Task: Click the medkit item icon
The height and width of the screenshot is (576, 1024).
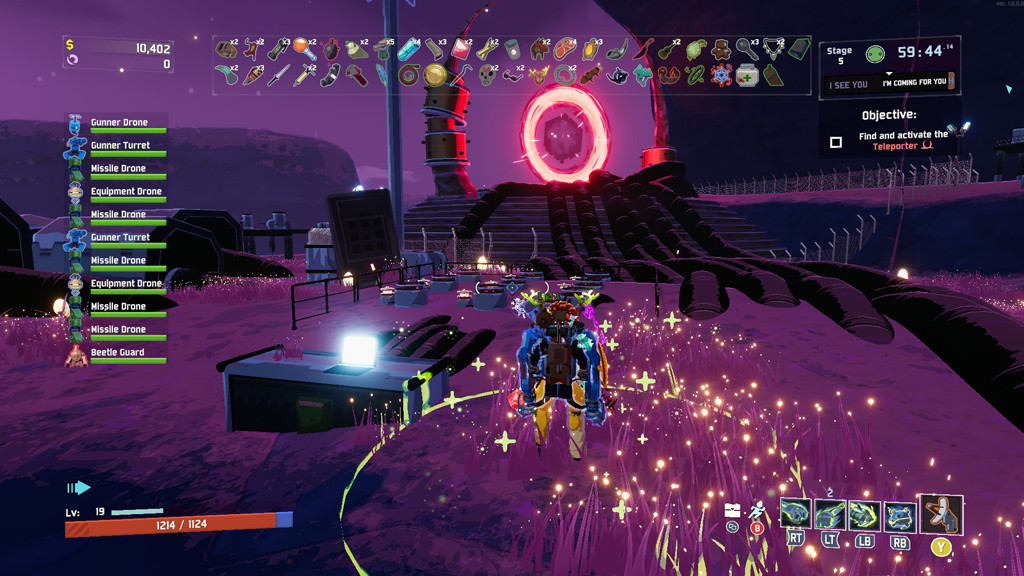Action: (x=746, y=75)
